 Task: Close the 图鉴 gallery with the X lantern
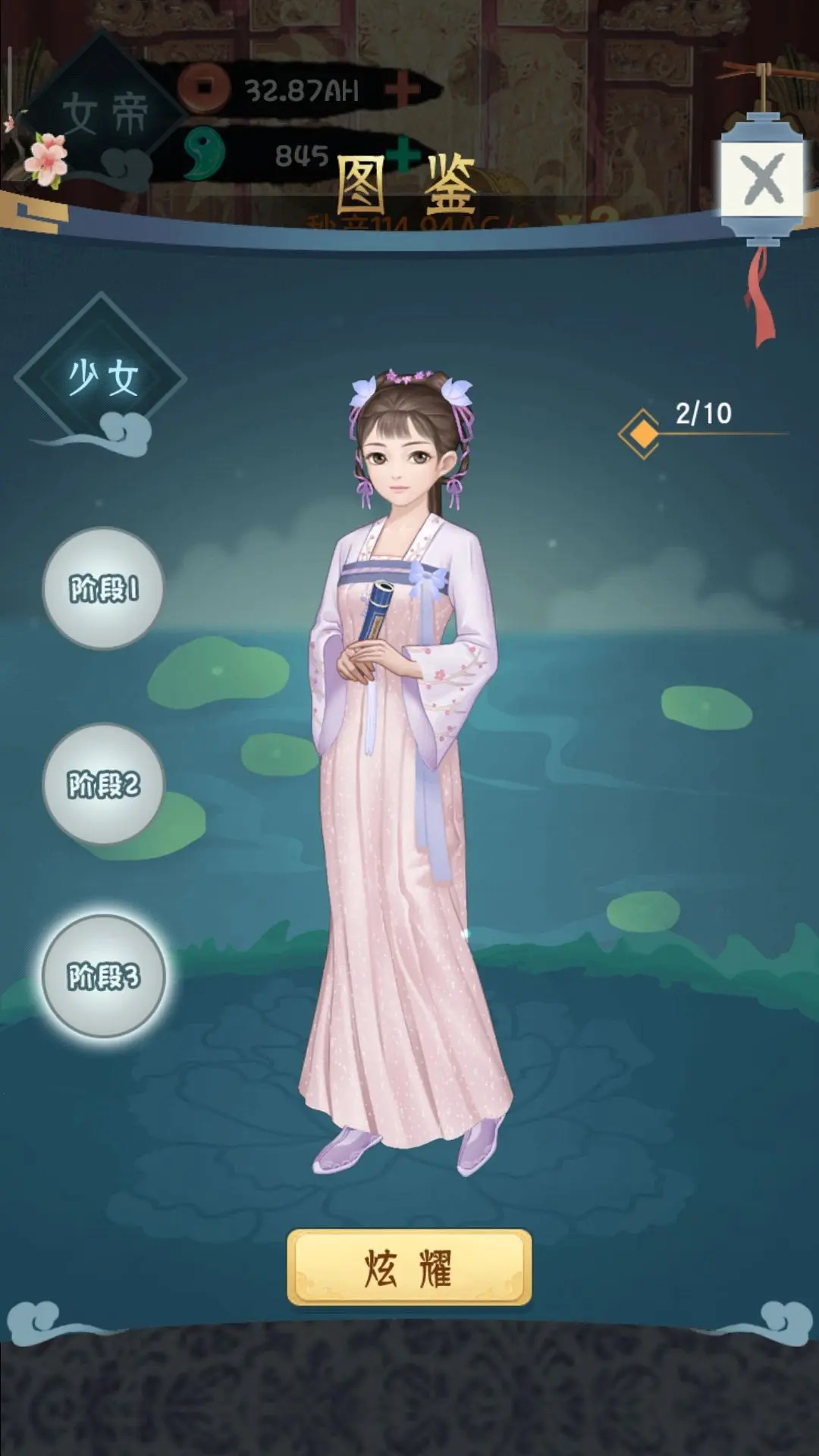tap(762, 180)
